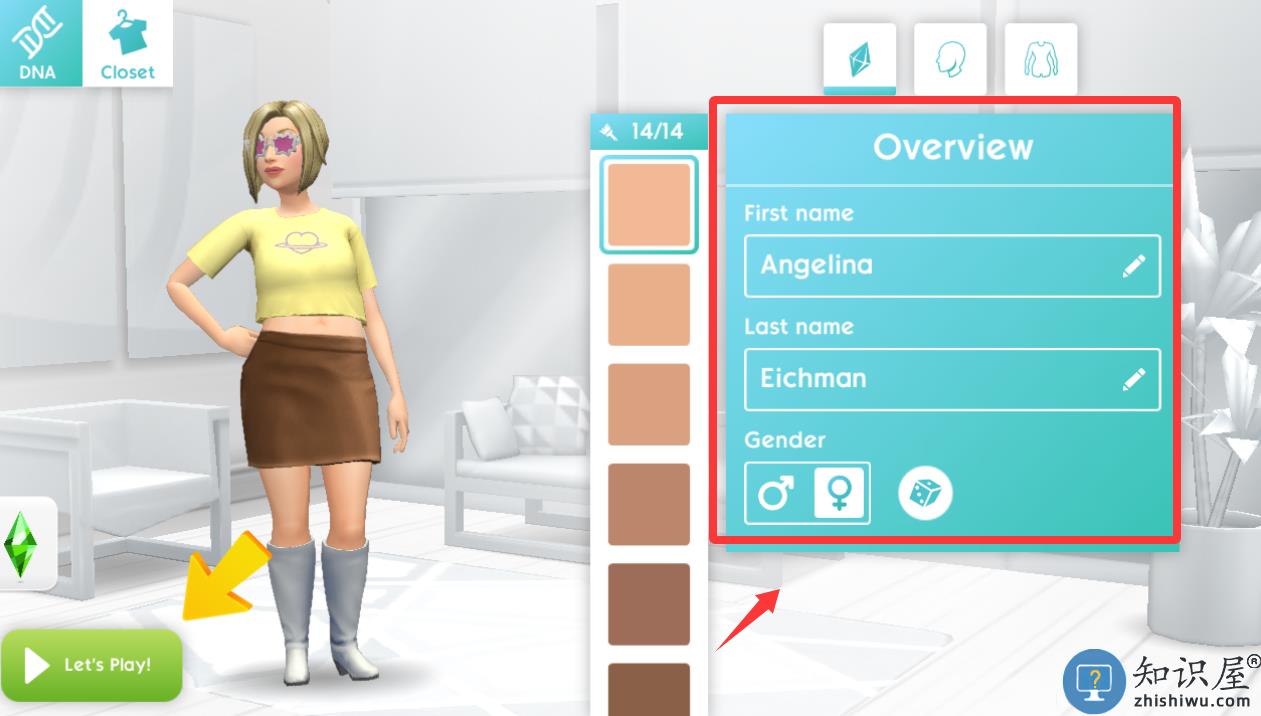Choose the male gender option
This screenshot has width=1261, height=716.
[776, 493]
